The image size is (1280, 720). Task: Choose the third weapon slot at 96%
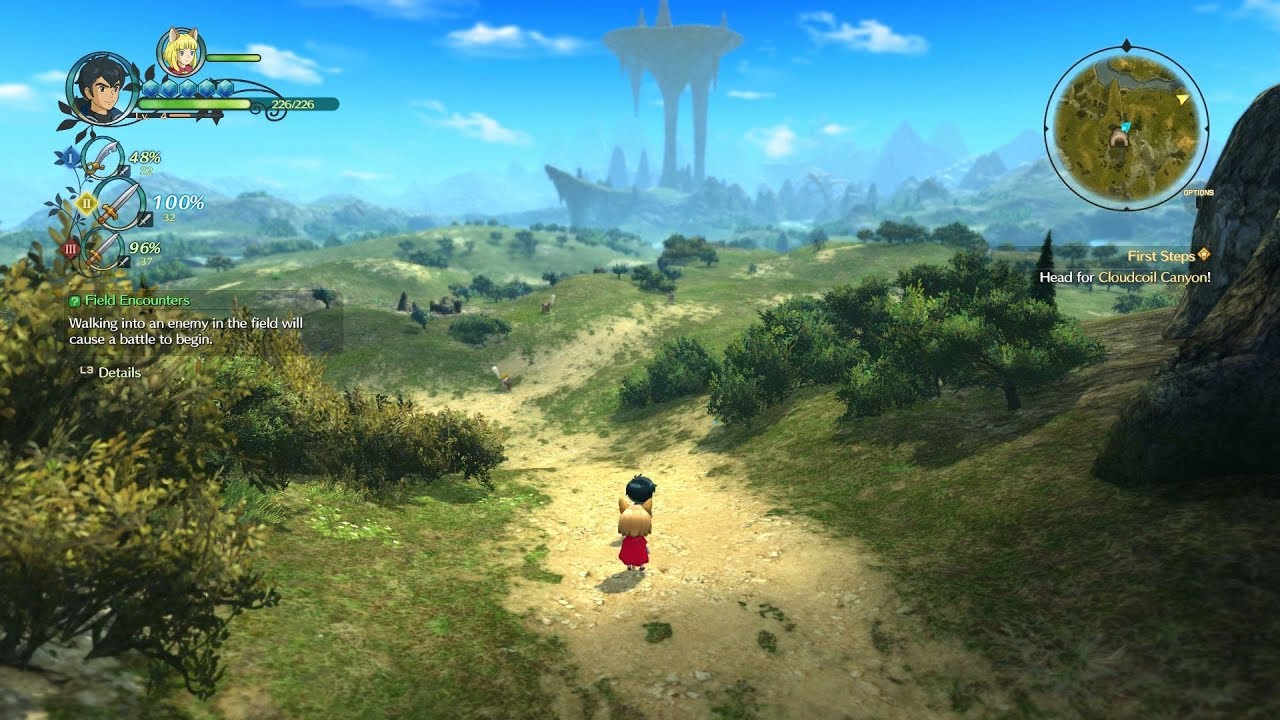click(102, 249)
